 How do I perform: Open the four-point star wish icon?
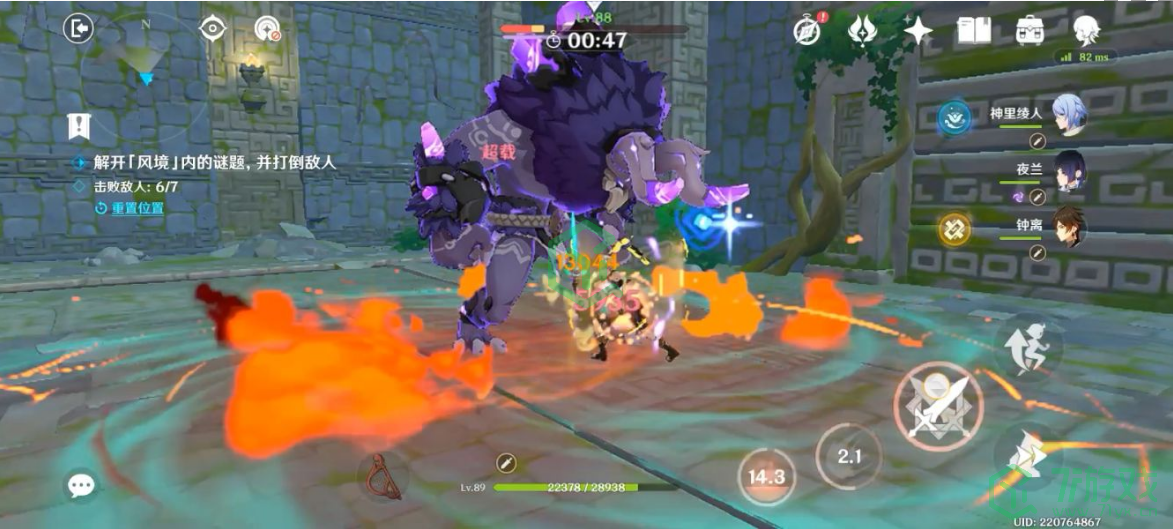click(x=917, y=29)
